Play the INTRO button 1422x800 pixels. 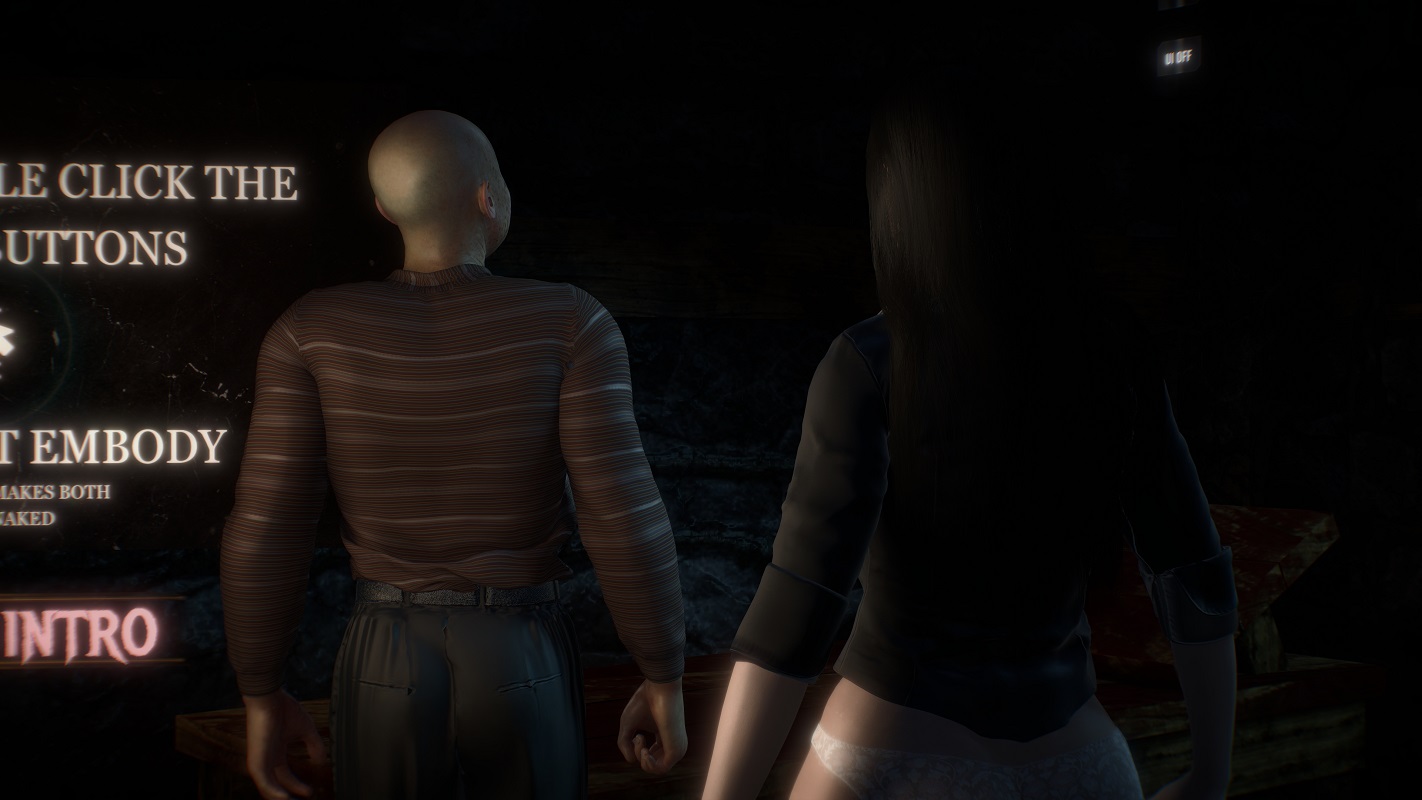(x=85, y=633)
